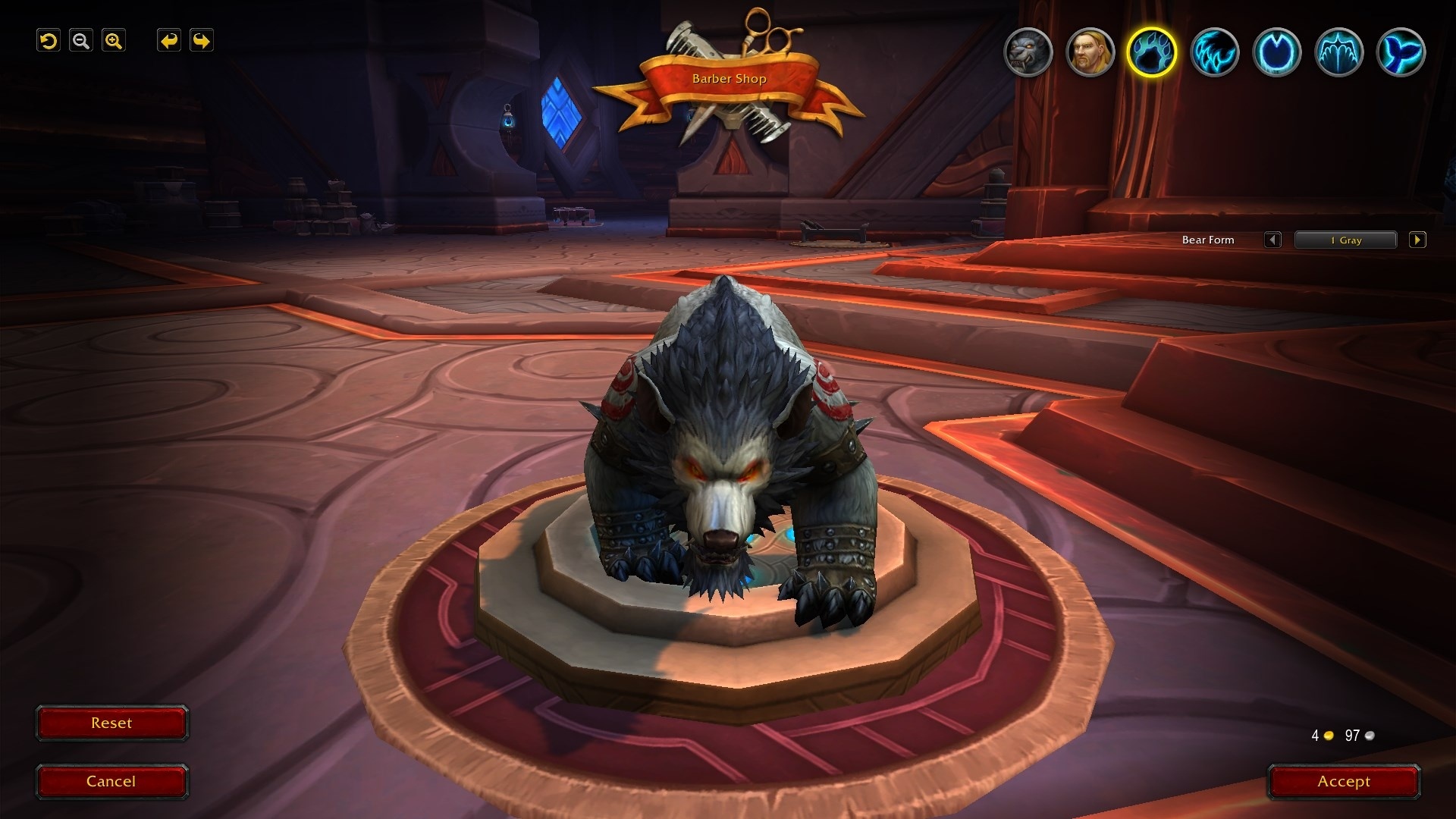Select the human portrait icon
1456x819 pixels.
(x=1090, y=52)
